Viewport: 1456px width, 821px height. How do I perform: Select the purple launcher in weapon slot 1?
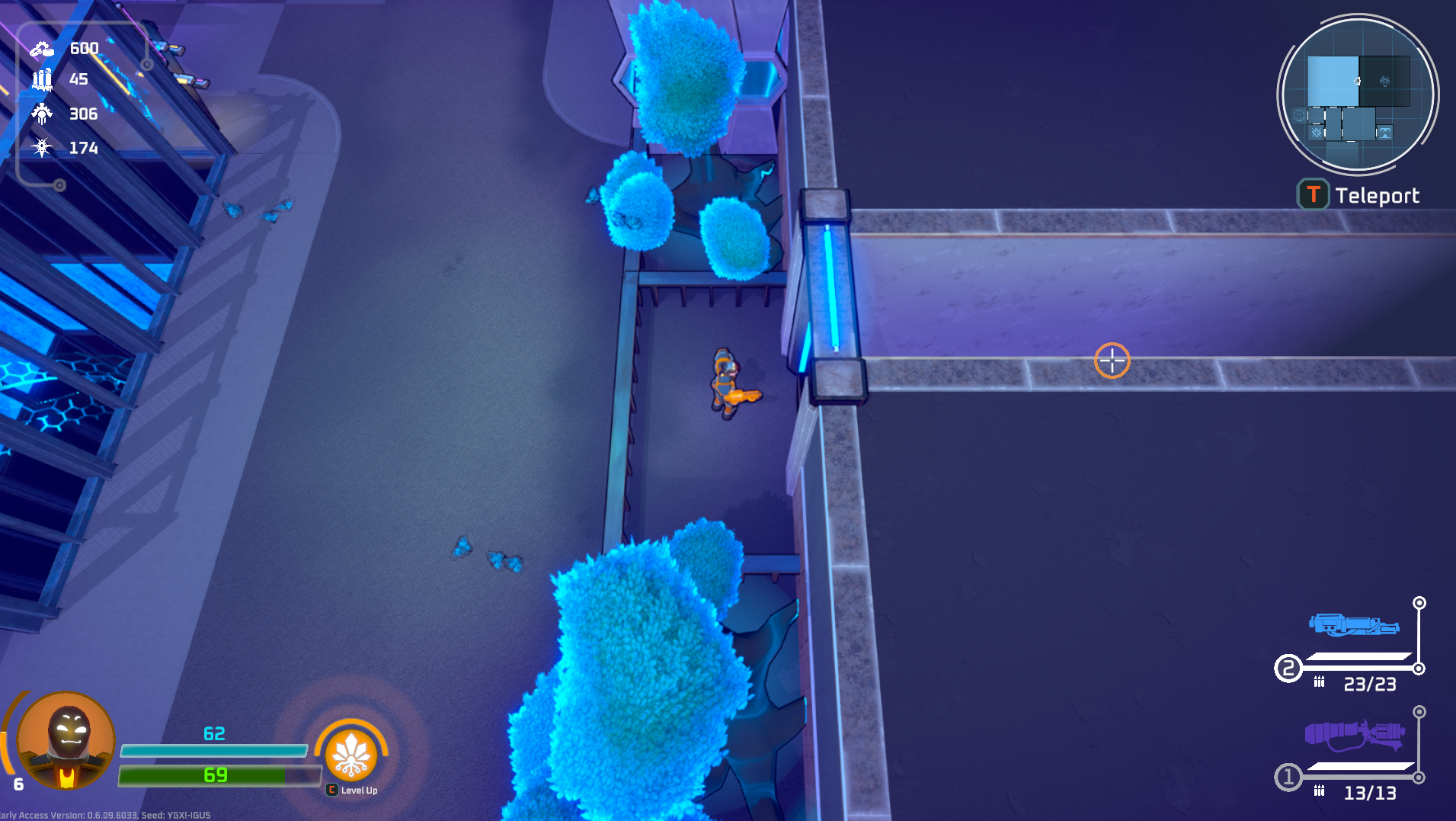click(x=1355, y=735)
